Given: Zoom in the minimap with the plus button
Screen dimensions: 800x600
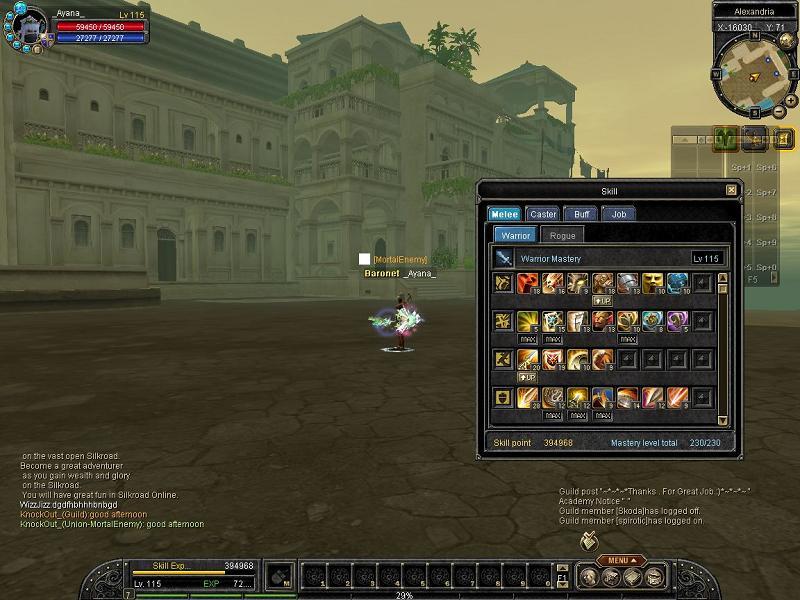Looking at the screenshot, I should (x=790, y=101).
